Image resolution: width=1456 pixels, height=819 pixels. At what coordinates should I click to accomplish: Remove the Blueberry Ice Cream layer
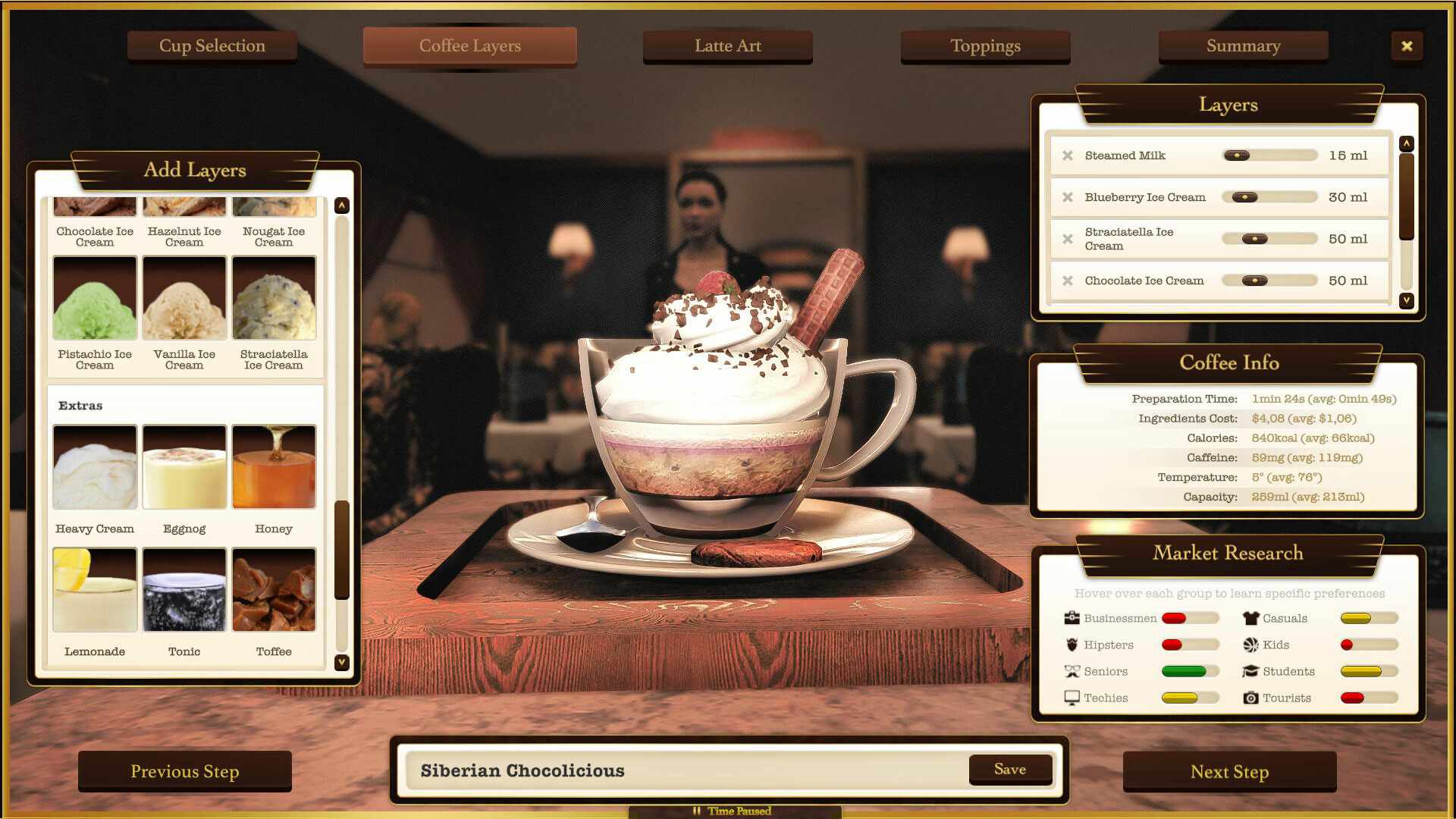tap(1068, 196)
